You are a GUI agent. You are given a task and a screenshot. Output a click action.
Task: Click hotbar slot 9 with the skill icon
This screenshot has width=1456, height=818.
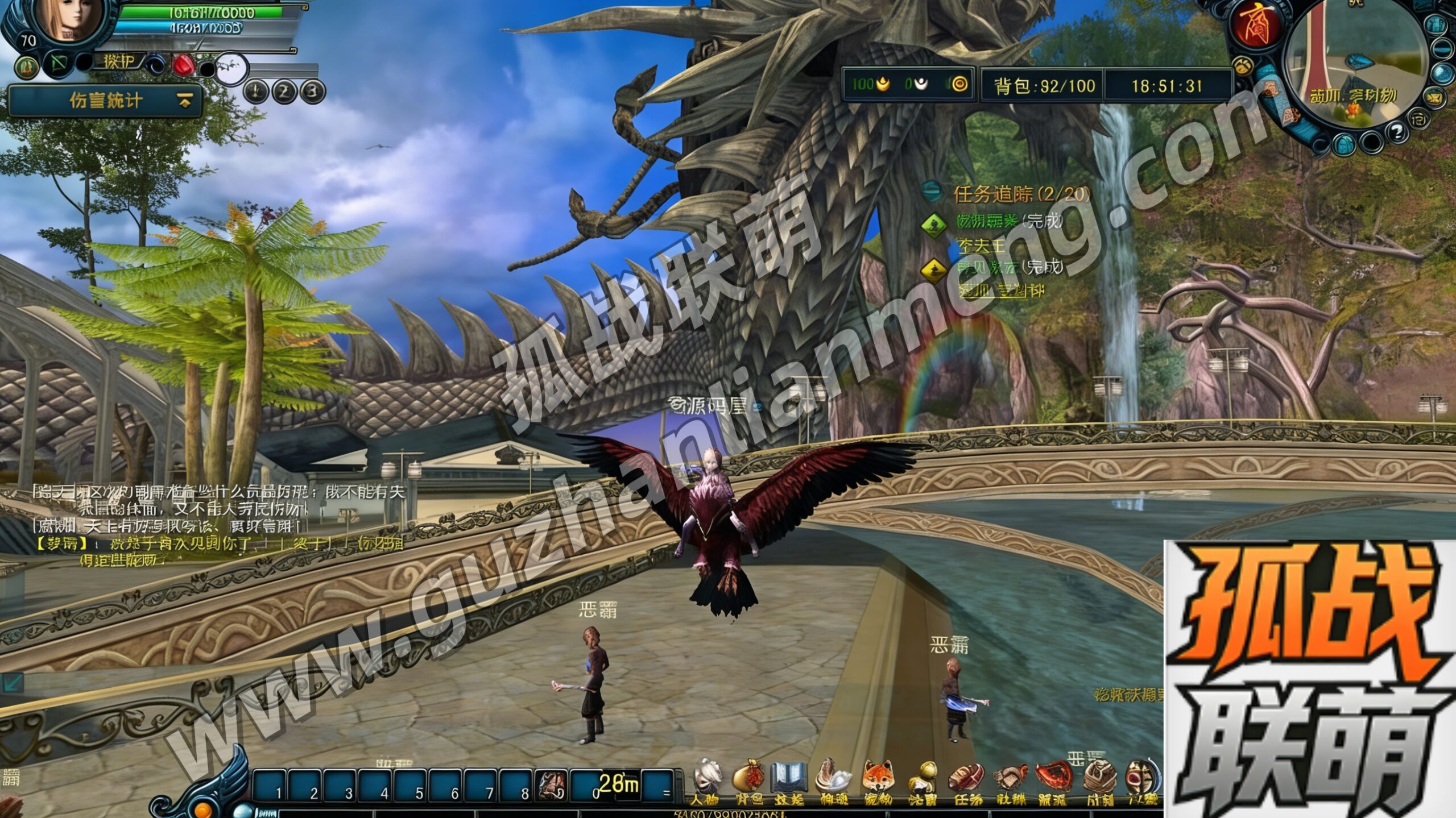point(551,784)
